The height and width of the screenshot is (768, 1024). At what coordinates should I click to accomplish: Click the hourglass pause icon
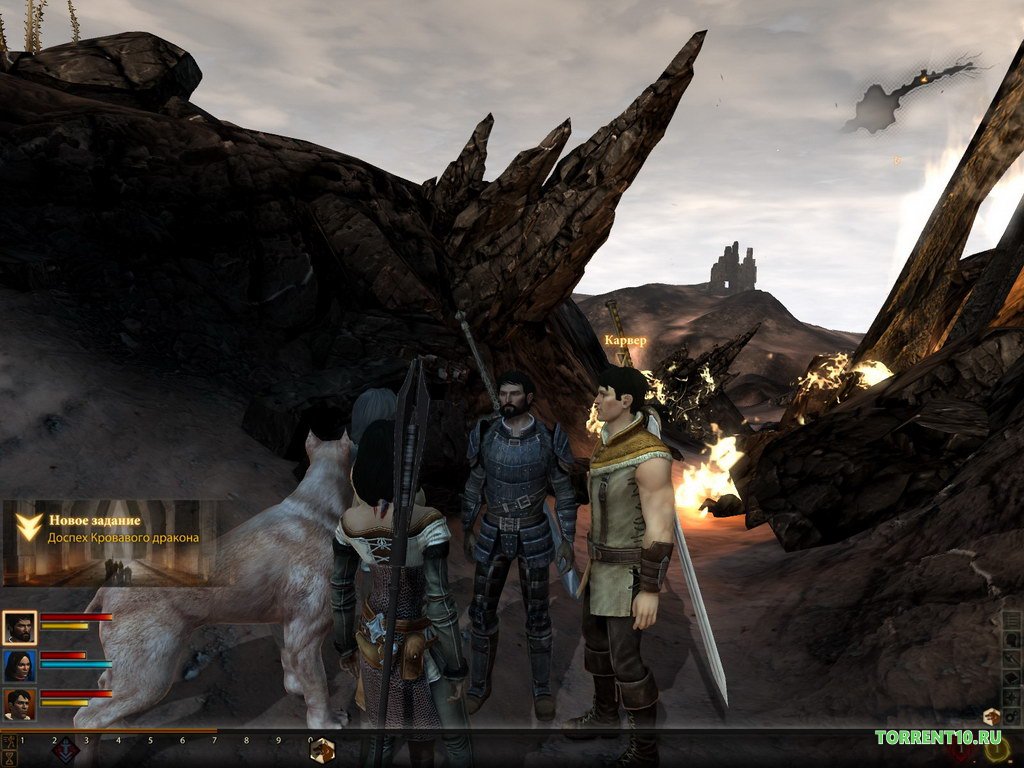[x=10, y=759]
